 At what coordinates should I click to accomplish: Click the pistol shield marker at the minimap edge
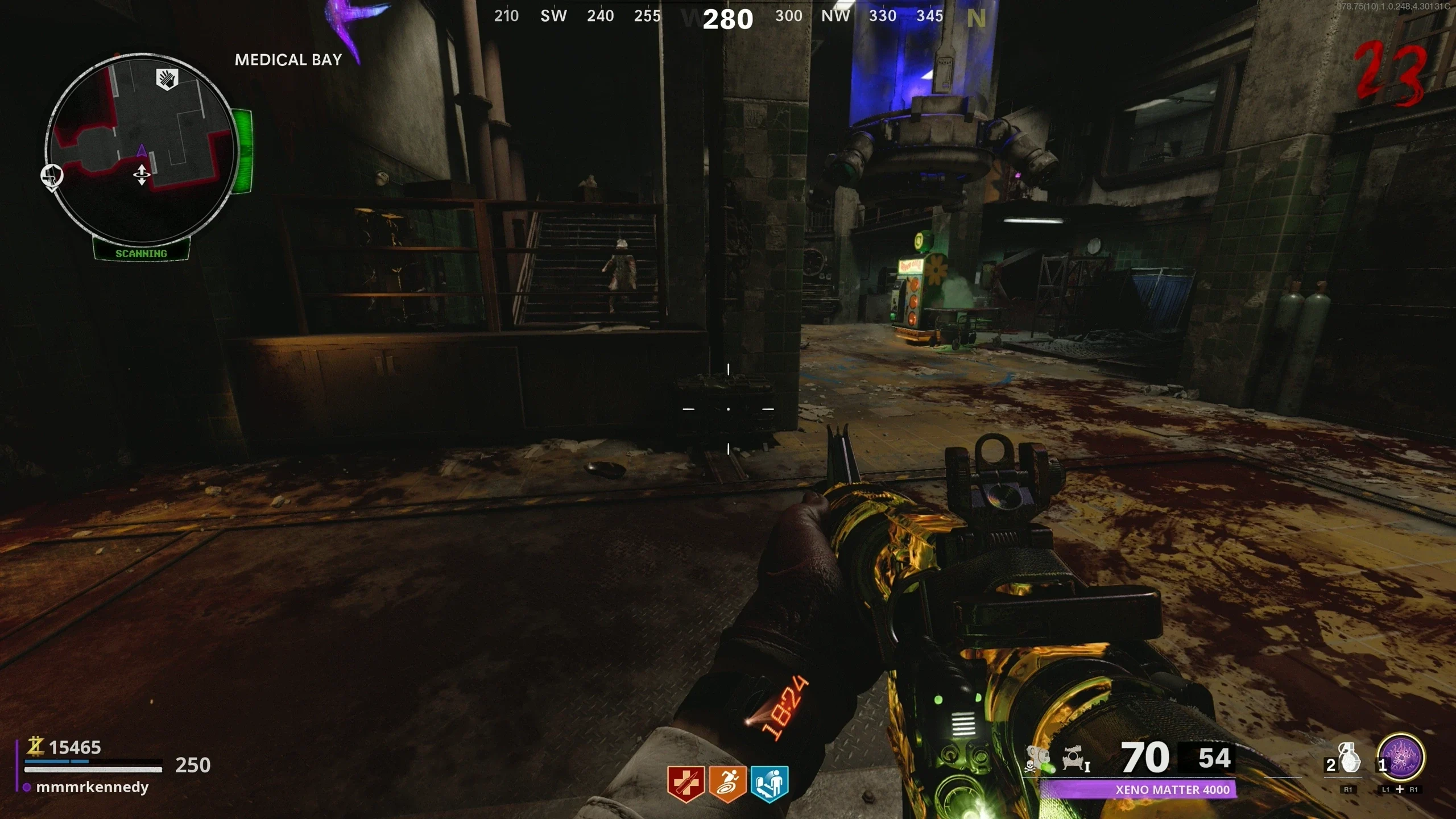click(52, 176)
